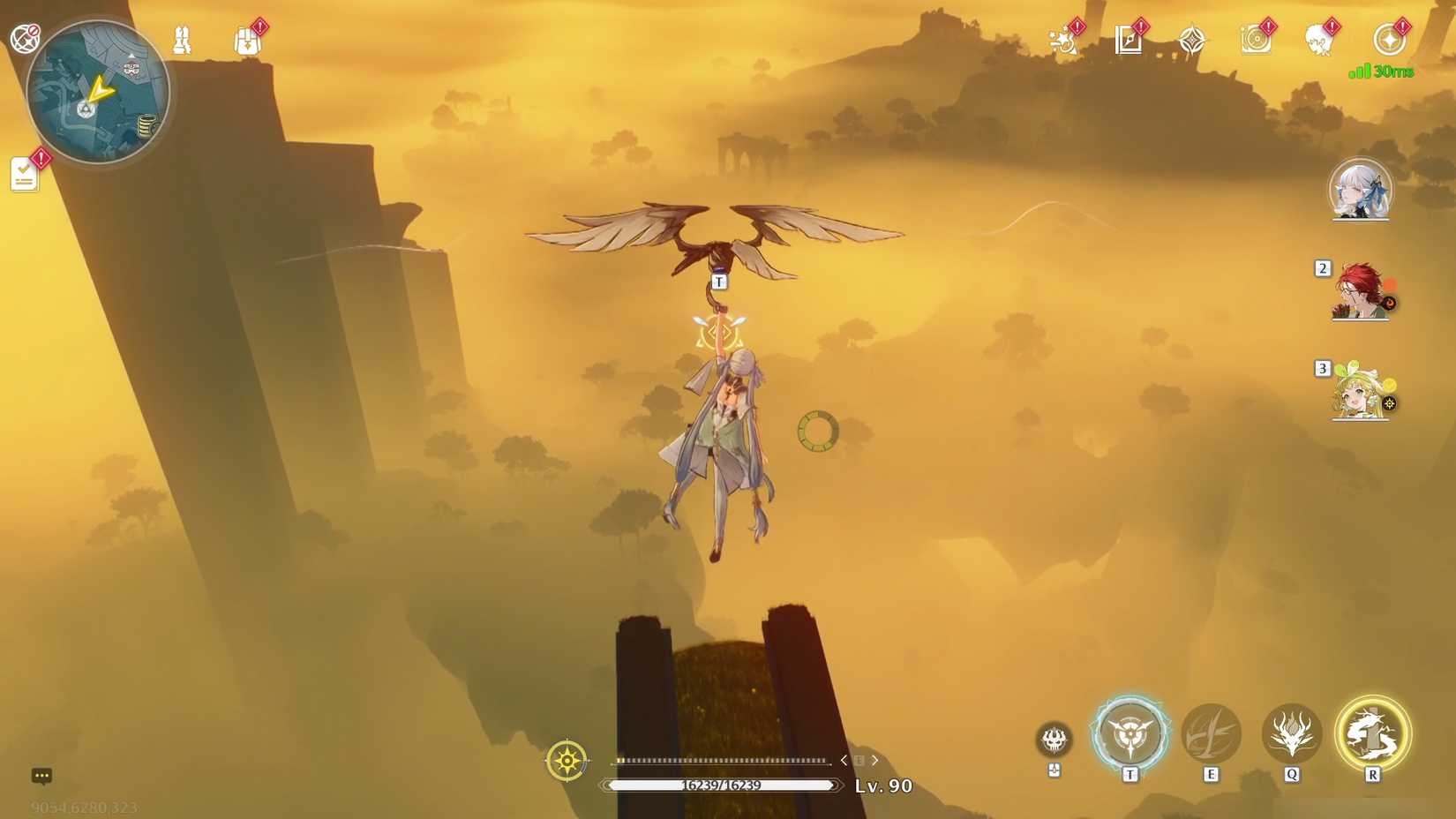Open the quest checklist with exclamation badge
This screenshot has height=819, width=1456.
24,173
